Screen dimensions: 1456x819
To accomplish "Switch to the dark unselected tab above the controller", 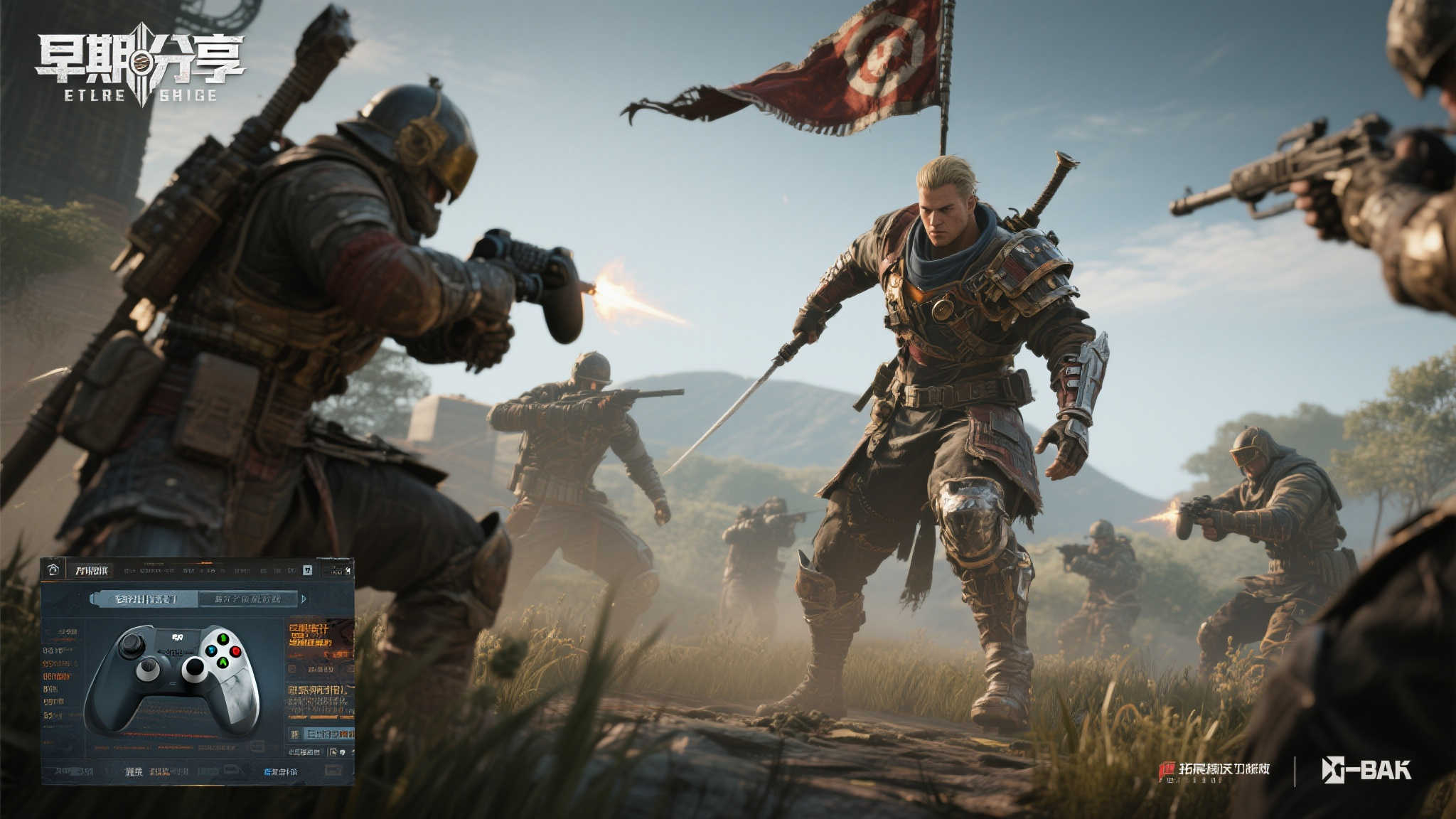I will [x=247, y=599].
